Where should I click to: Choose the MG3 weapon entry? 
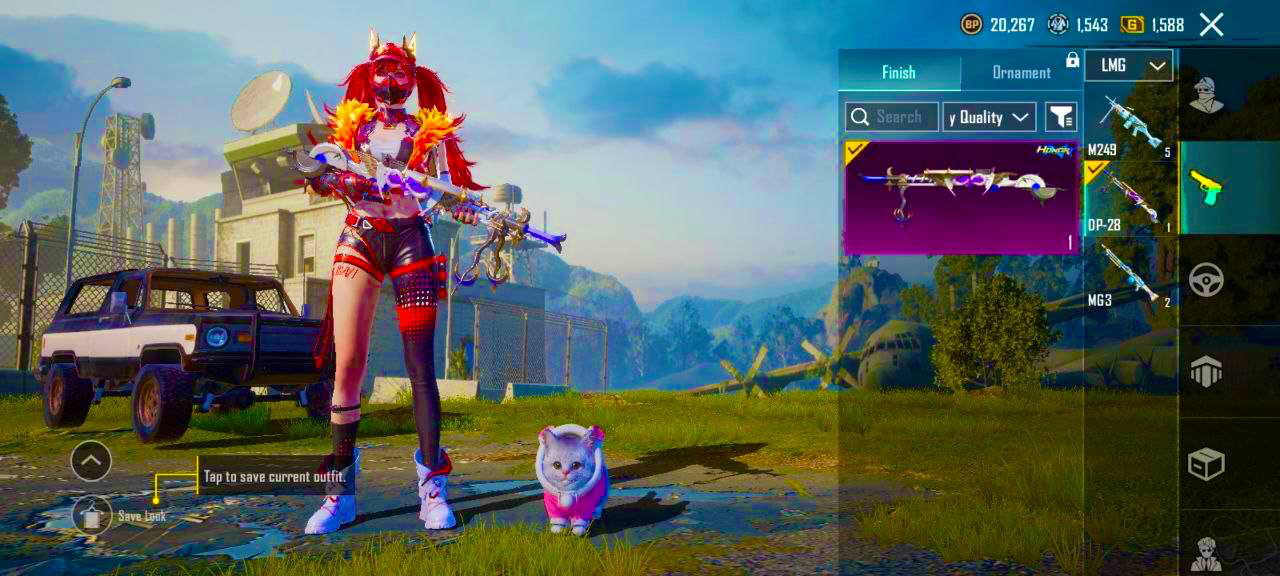1129,274
